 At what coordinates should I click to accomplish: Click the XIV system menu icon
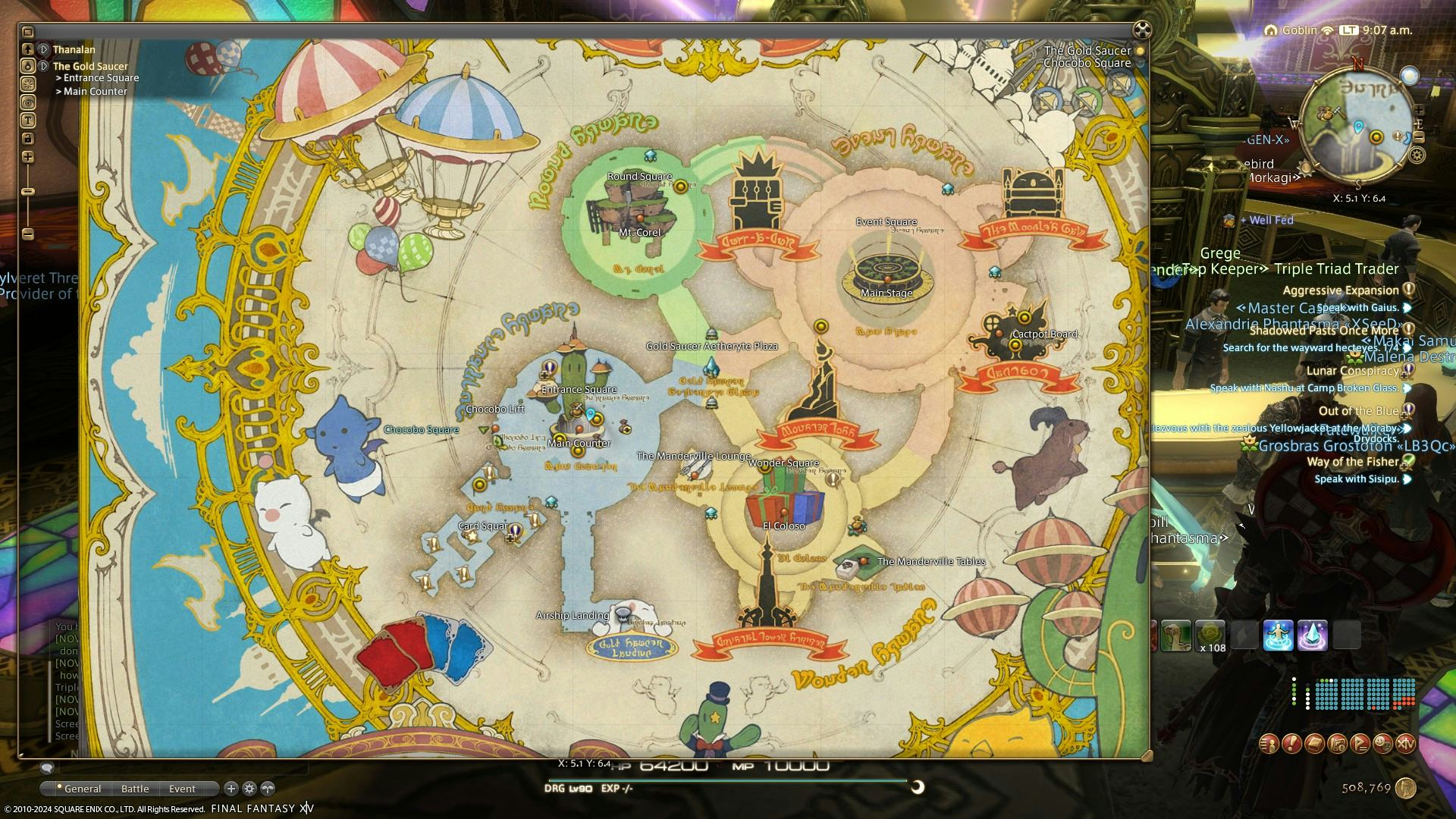click(x=1405, y=743)
